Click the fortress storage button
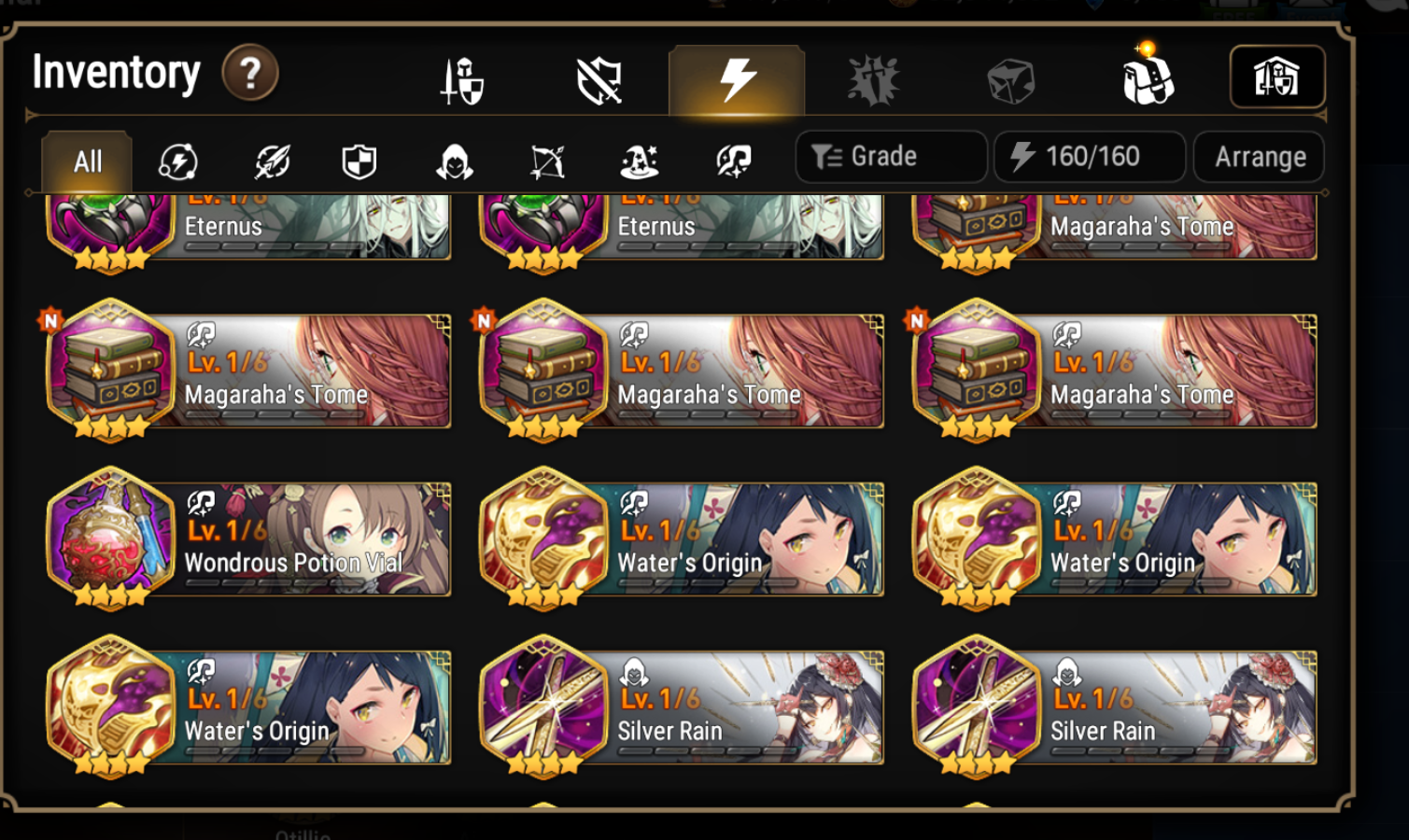1409x840 pixels. (x=1277, y=77)
